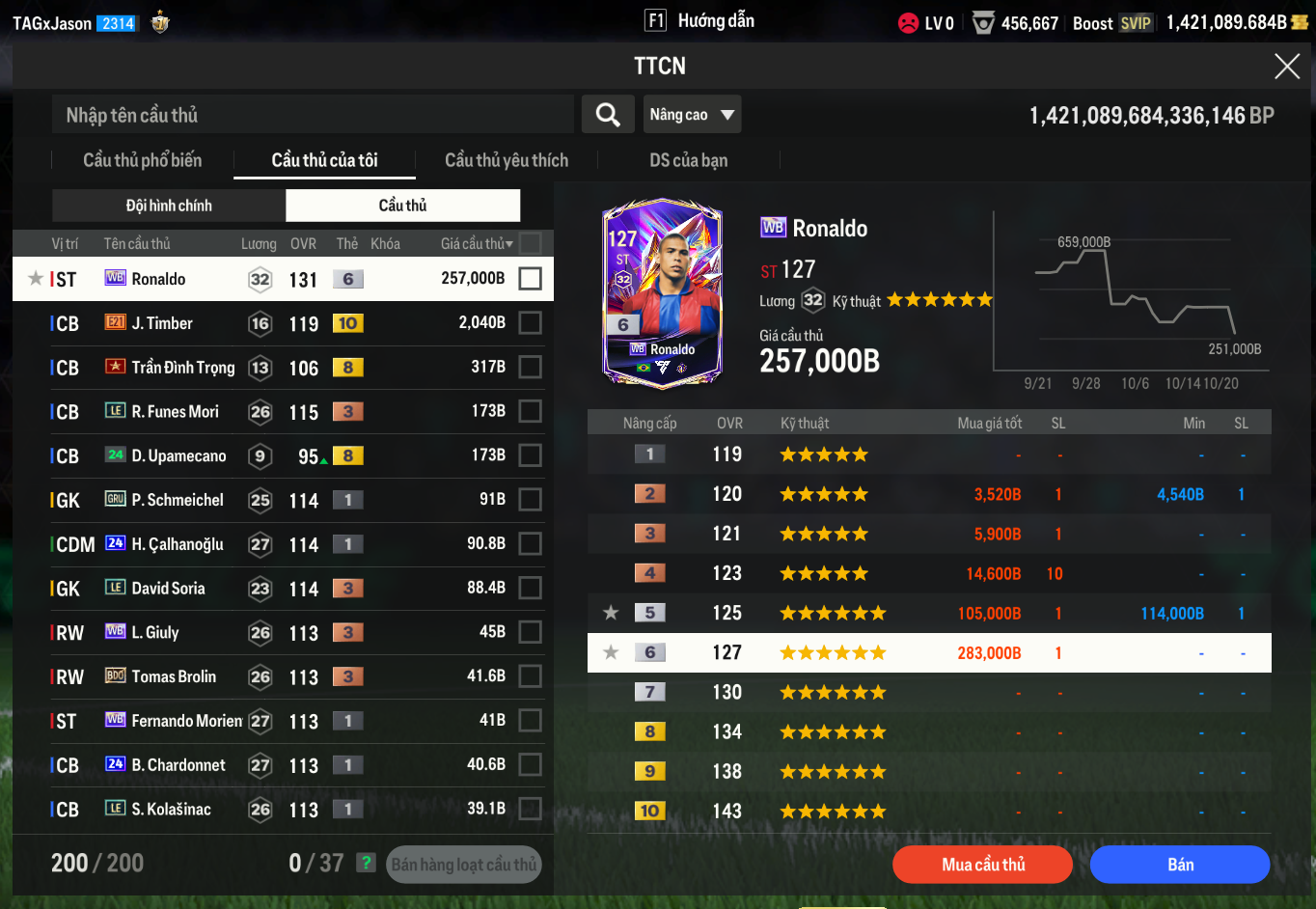Choose upgrade level 2 row priced 3,520B
The image size is (1316, 909).
[x=928, y=494]
